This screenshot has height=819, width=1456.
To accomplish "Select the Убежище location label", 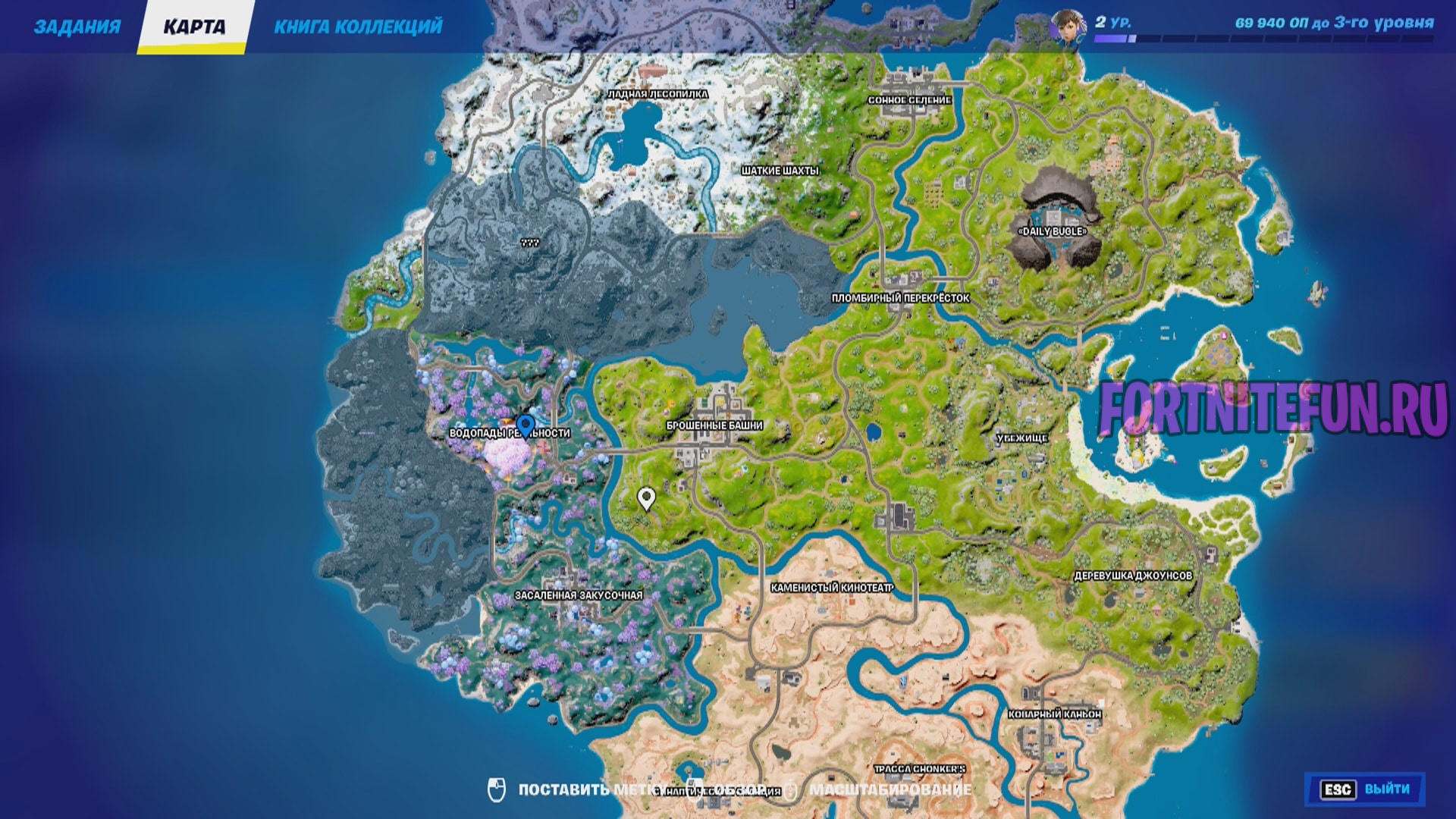I will click(x=1021, y=438).
